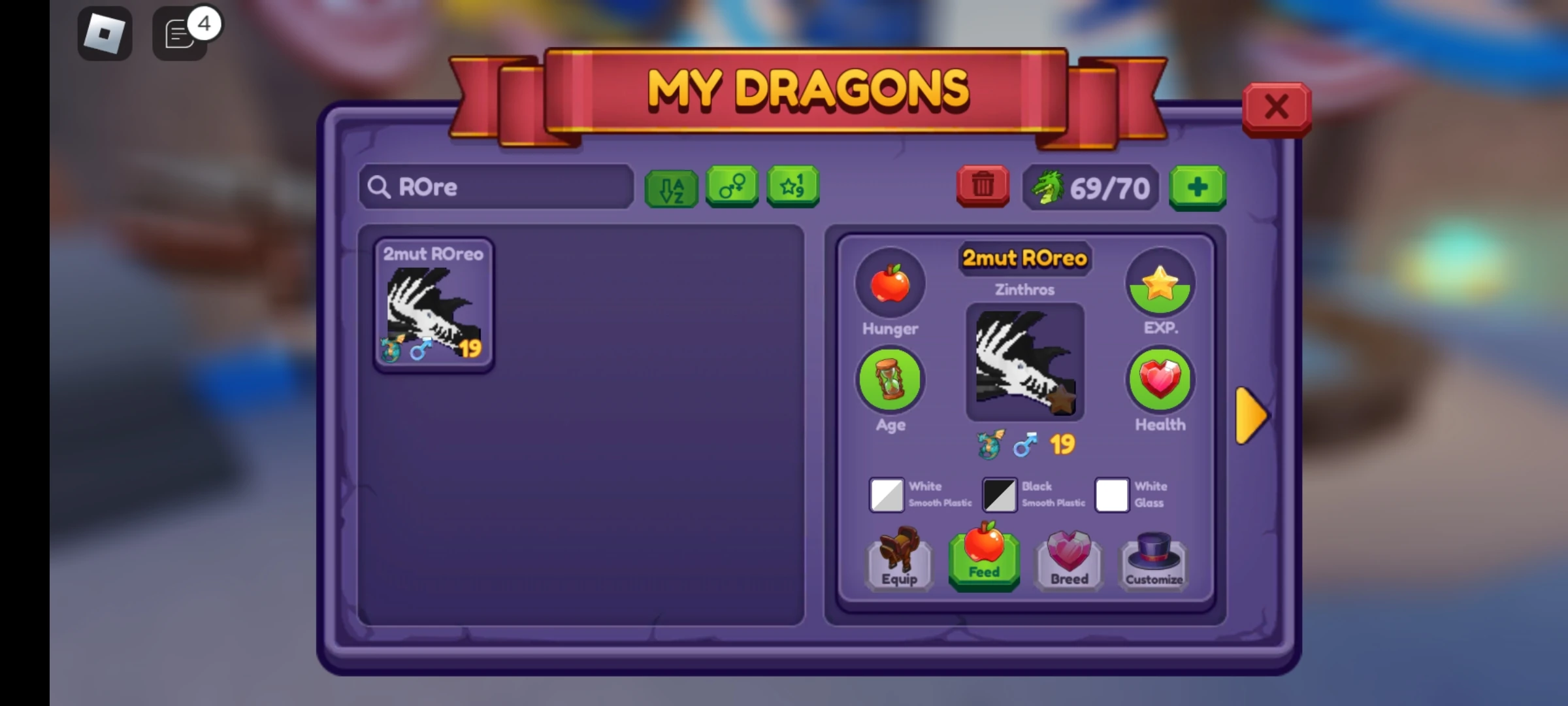Viewport: 1568px width, 706px height.
Task: Click the Health heart icon
Action: pos(1159,379)
